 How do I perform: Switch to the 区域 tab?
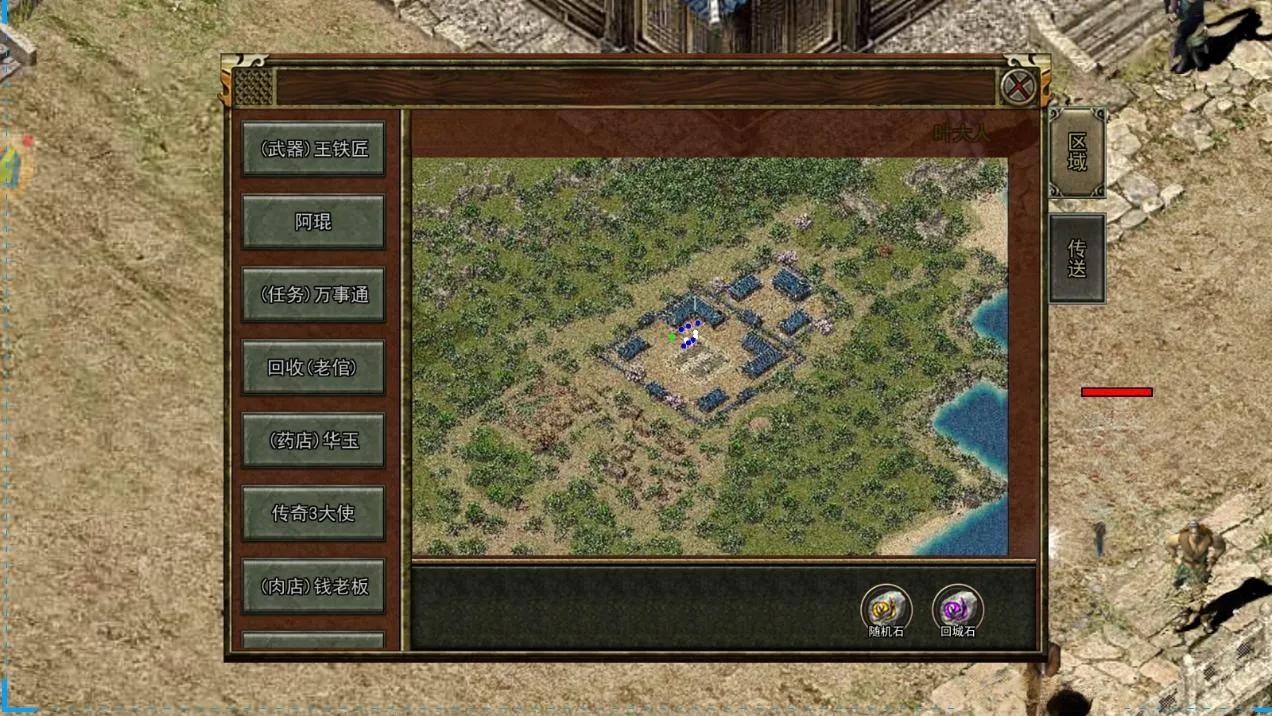point(1077,152)
